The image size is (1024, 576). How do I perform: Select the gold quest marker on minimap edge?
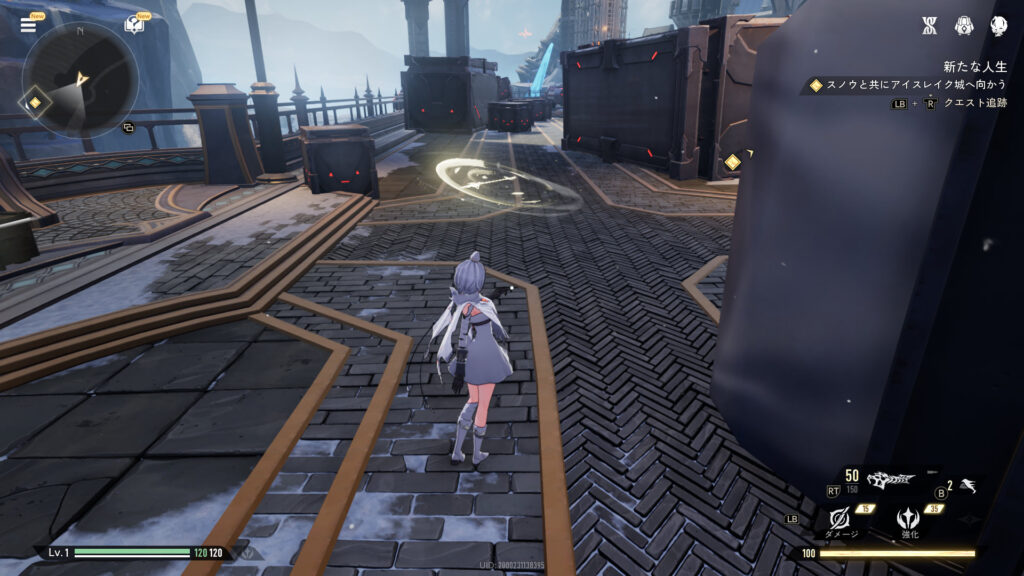pos(34,102)
